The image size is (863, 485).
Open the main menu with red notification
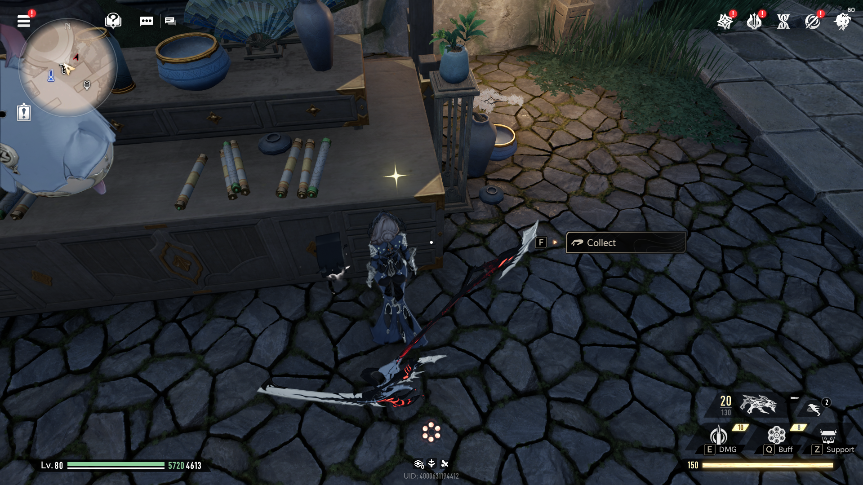point(24,20)
